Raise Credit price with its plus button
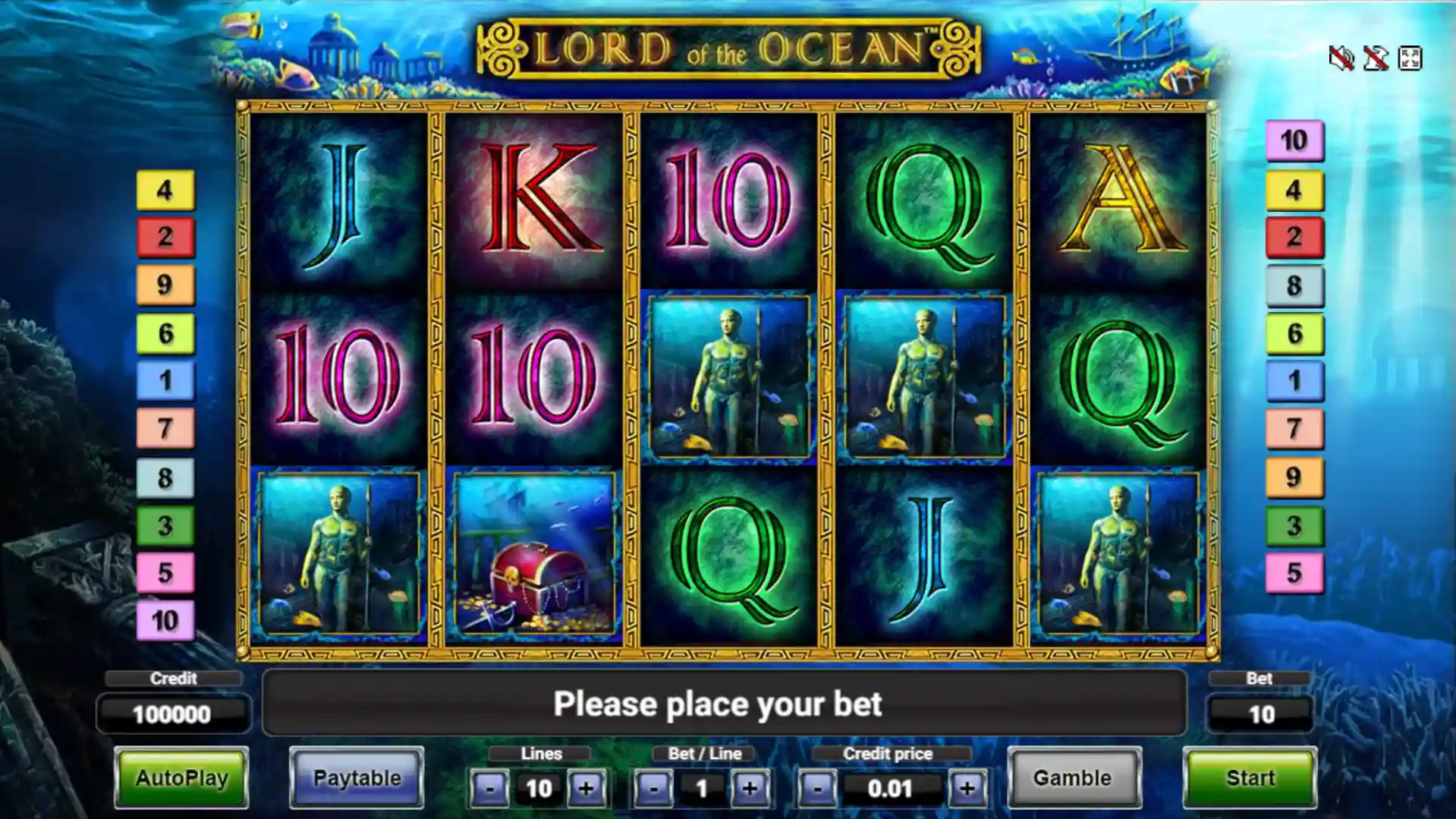The width and height of the screenshot is (1456, 819). [967, 788]
